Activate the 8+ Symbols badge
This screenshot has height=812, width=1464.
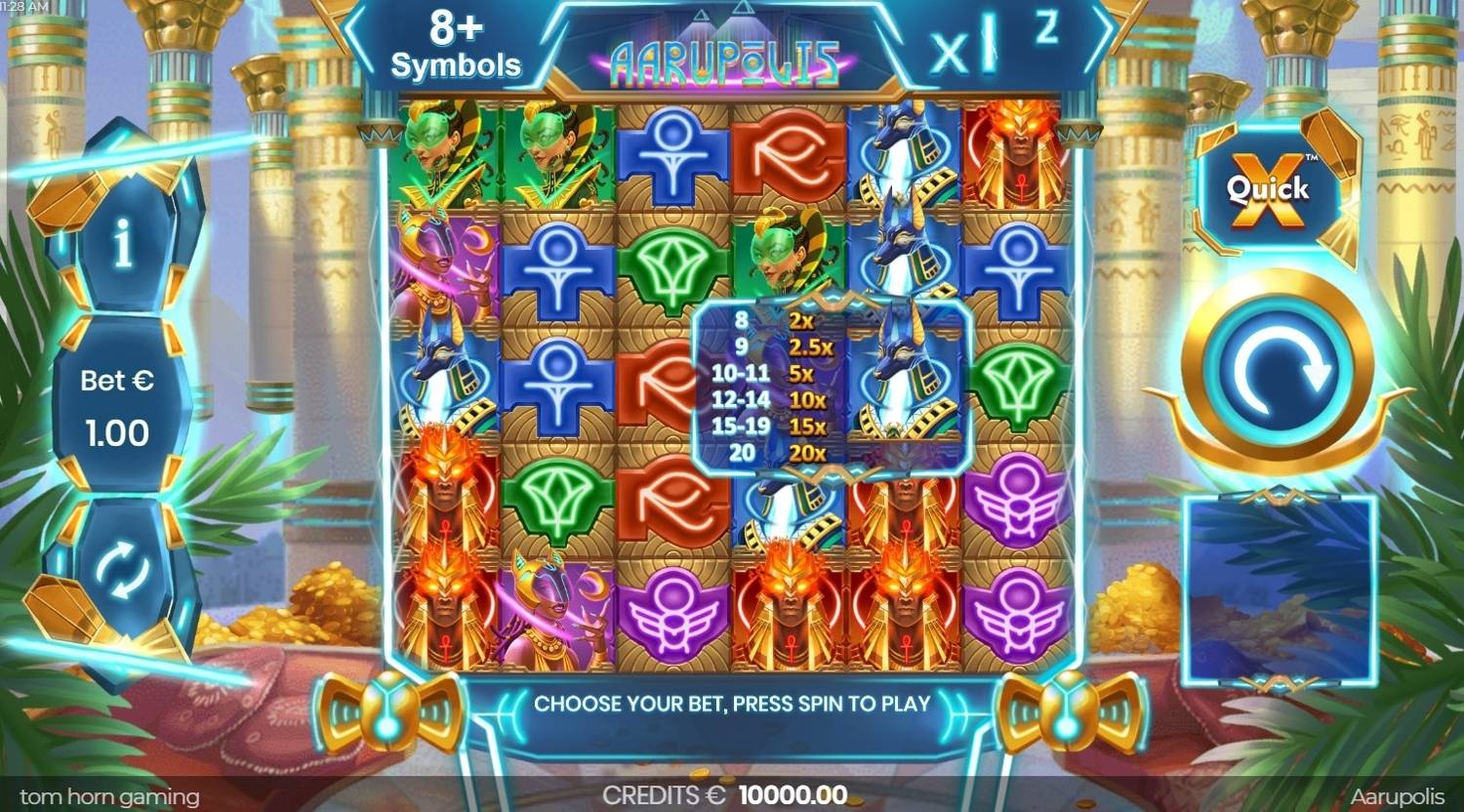457,44
